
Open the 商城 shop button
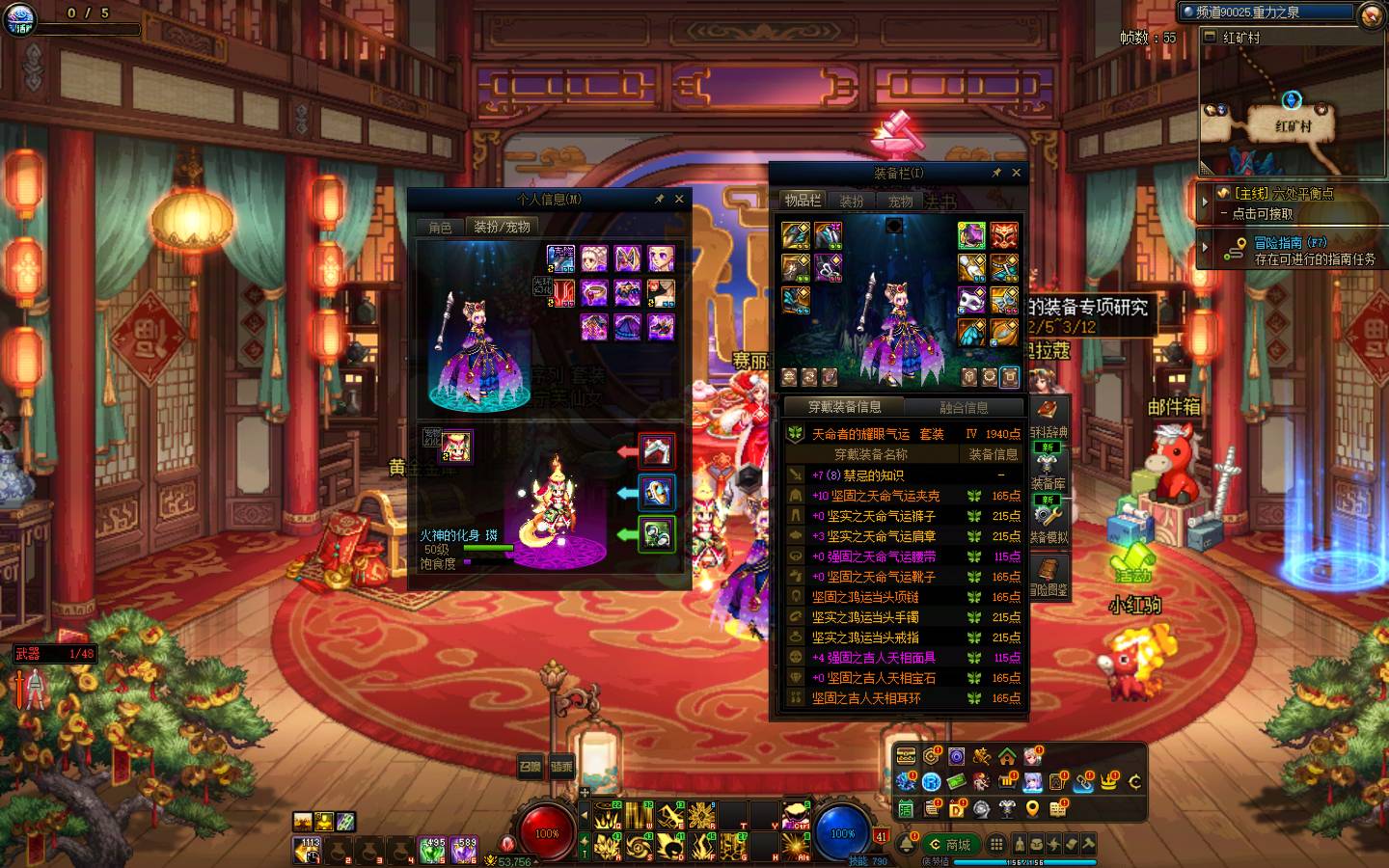[x=949, y=845]
